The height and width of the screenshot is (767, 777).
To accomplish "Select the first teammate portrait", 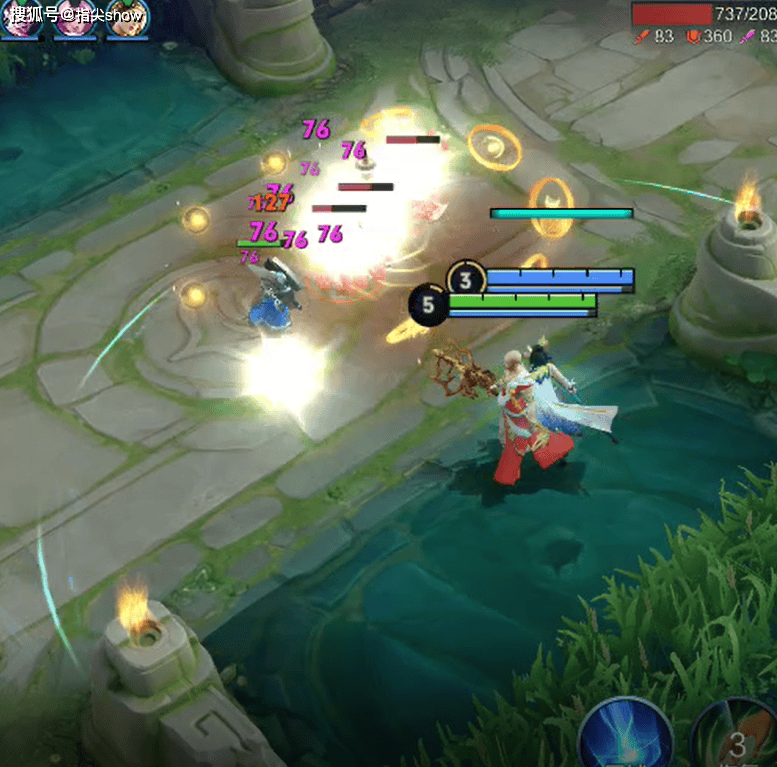I will tap(20, 17).
